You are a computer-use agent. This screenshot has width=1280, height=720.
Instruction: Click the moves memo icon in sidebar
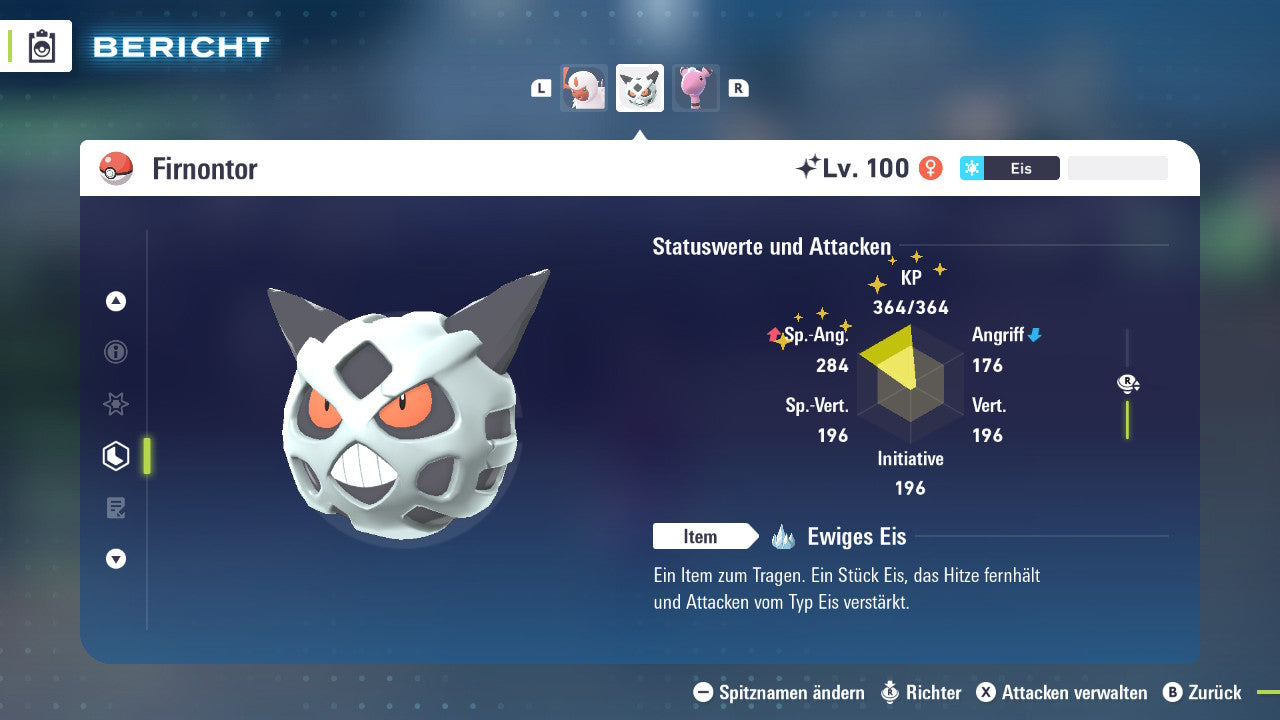115,507
